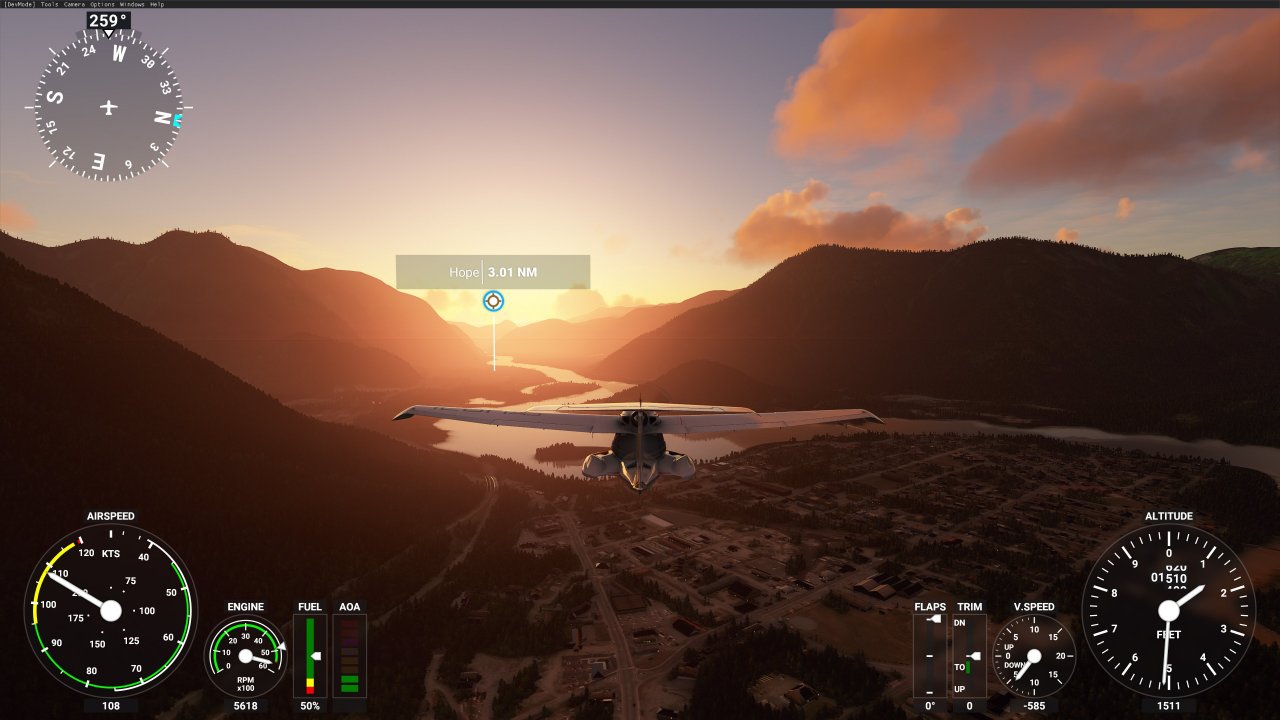Click the Hope waypoint marker circle
The width and height of the screenshot is (1280, 720).
(x=493, y=300)
